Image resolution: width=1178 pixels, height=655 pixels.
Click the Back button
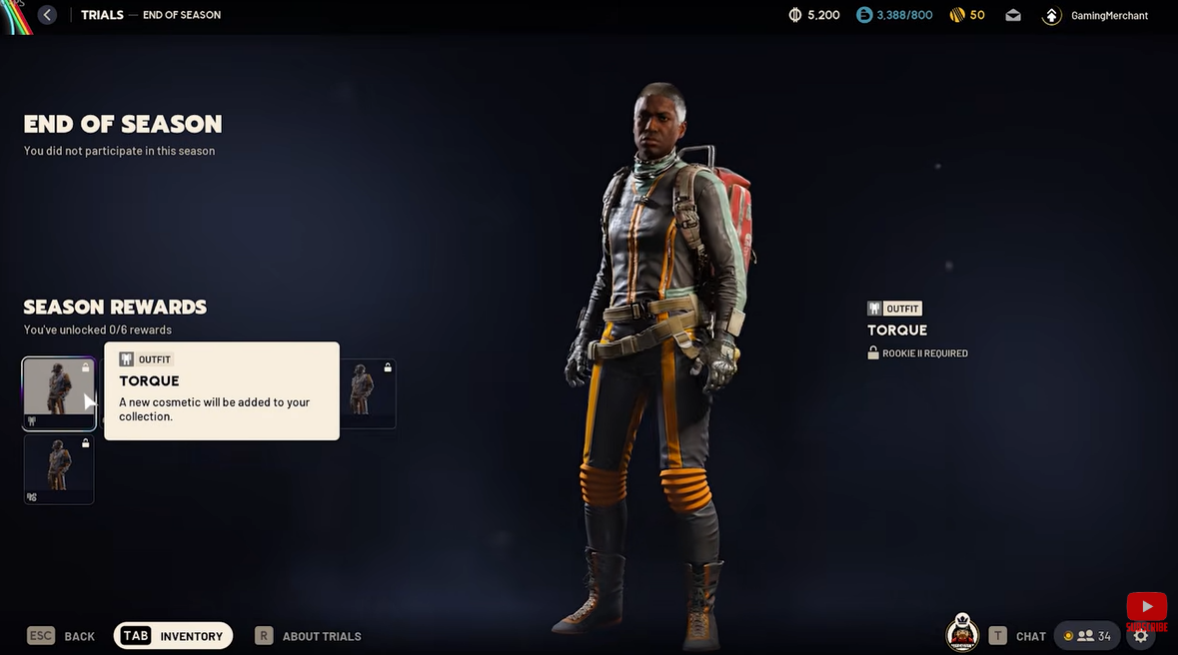pos(62,636)
